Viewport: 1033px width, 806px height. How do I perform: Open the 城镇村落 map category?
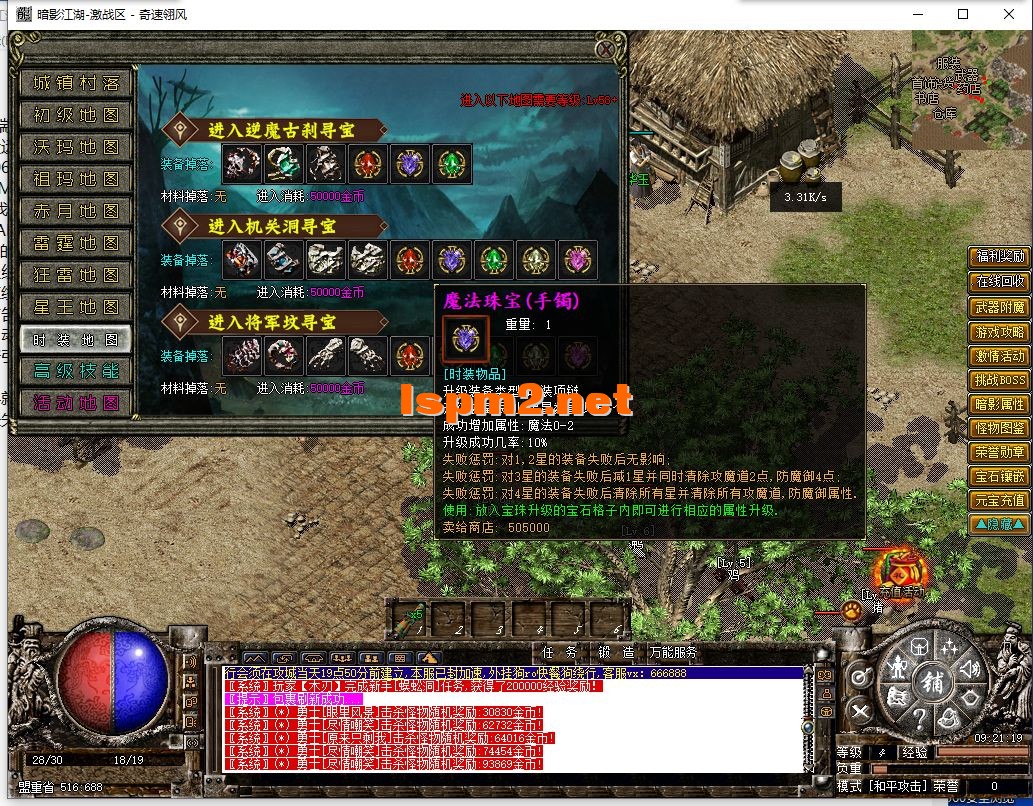[x=76, y=83]
